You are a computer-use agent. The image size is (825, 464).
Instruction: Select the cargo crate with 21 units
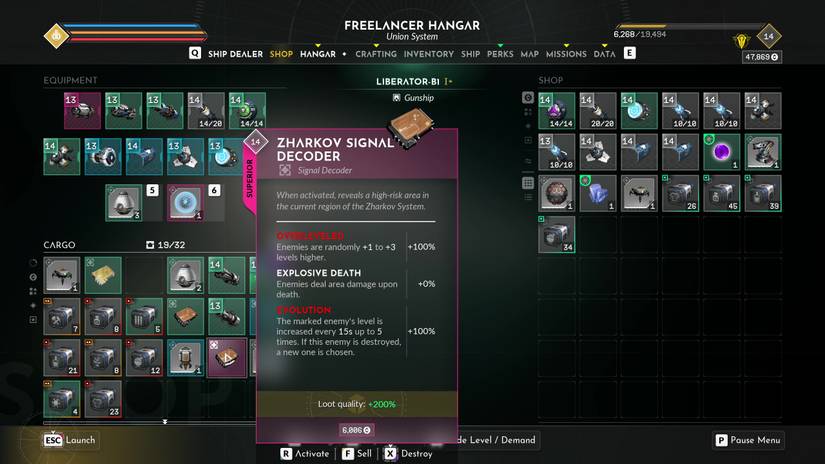point(62,357)
